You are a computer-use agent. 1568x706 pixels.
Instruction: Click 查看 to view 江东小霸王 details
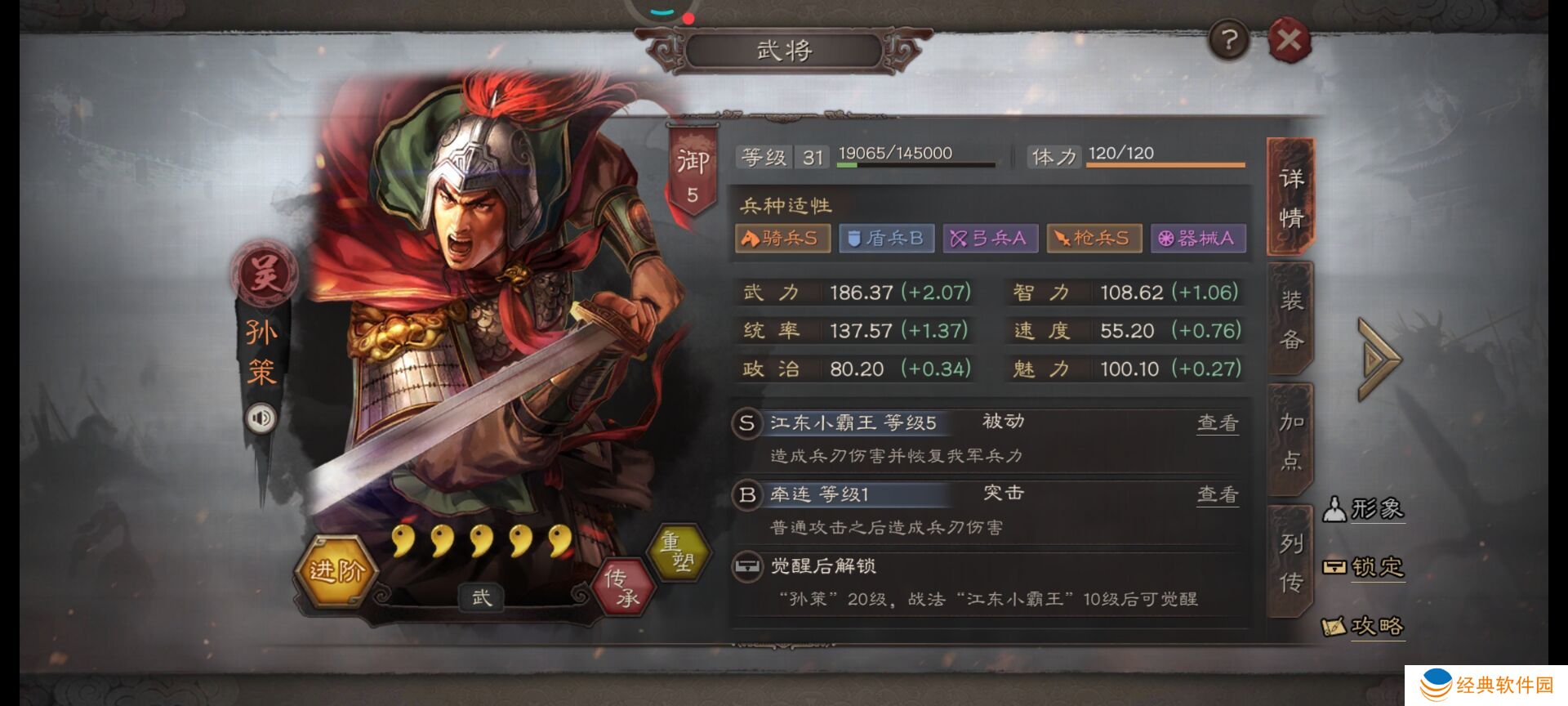[1216, 422]
